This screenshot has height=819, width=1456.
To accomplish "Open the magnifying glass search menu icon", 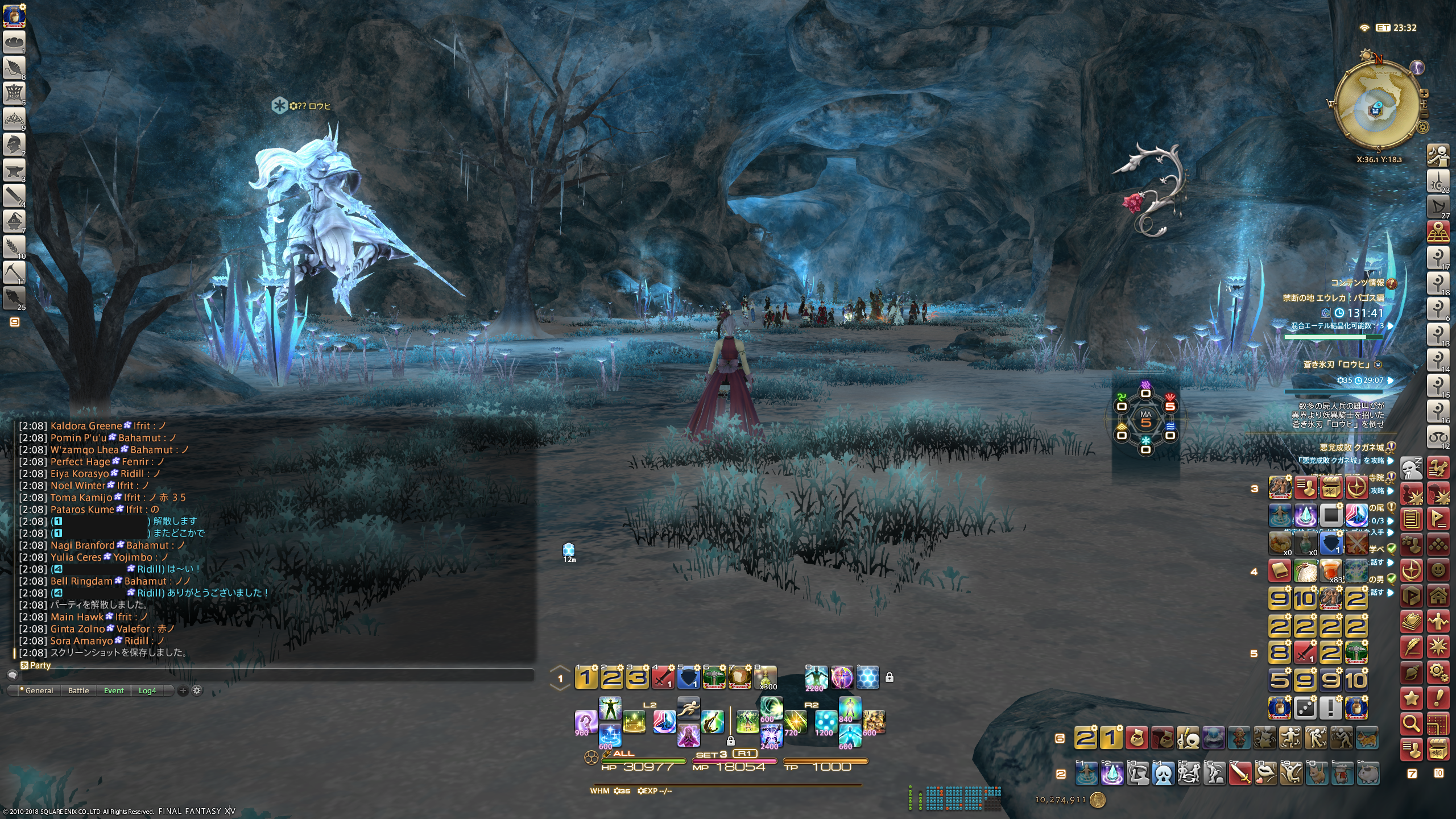I will (x=1411, y=723).
